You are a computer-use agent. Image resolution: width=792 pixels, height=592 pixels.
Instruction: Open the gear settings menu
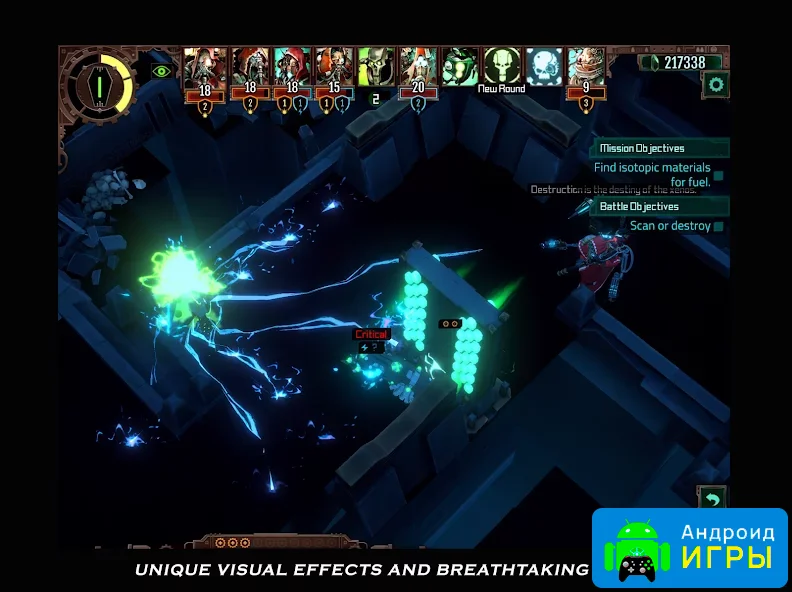[x=715, y=85]
